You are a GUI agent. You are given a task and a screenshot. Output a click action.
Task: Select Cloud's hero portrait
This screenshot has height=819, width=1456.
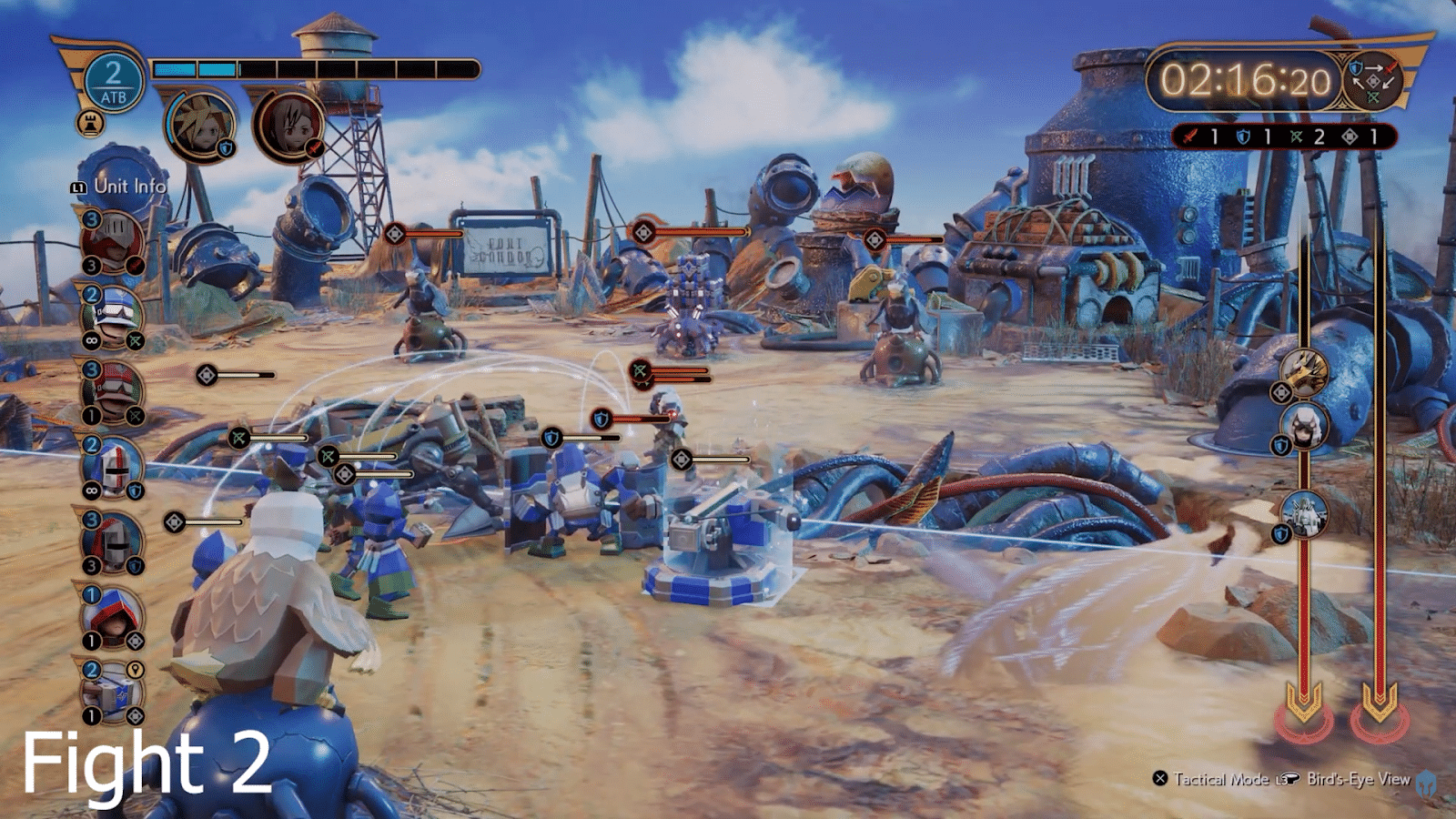pyautogui.click(x=201, y=126)
